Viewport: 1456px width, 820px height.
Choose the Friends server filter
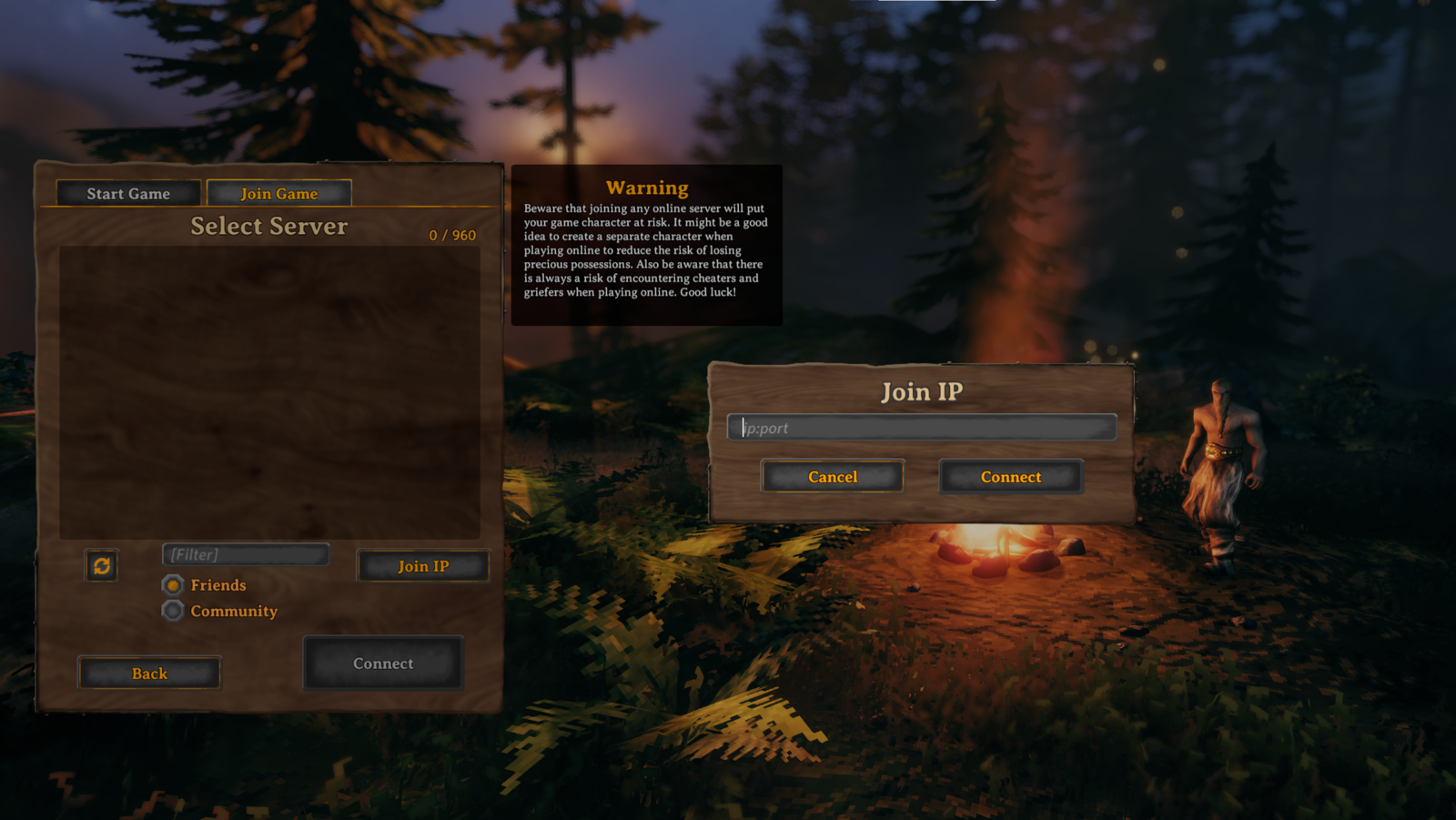pyautogui.click(x=173, y=585)
